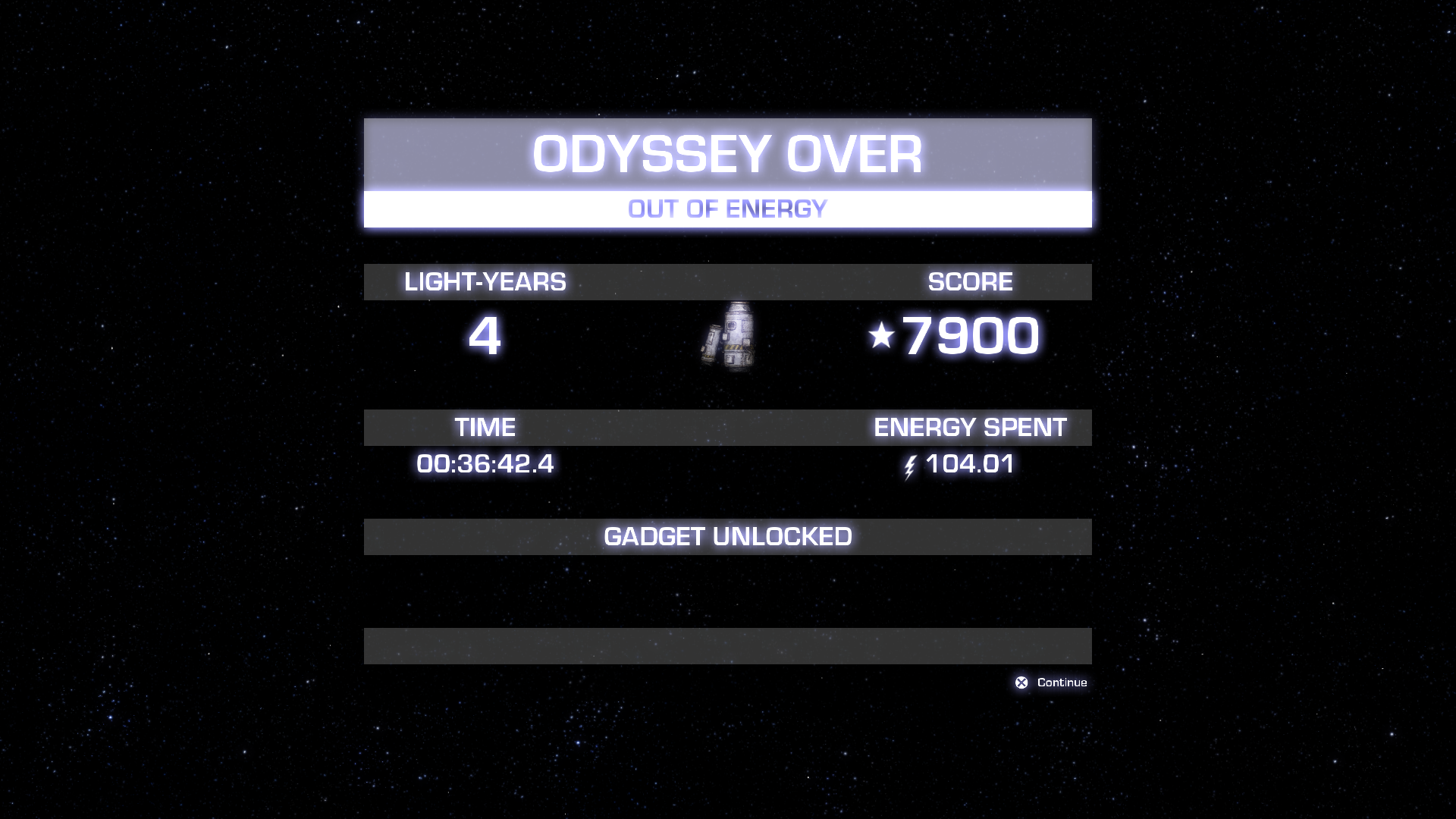Toggle the SCORE header bar
This screenshot has height=819, width=1456.
point(968,281)
